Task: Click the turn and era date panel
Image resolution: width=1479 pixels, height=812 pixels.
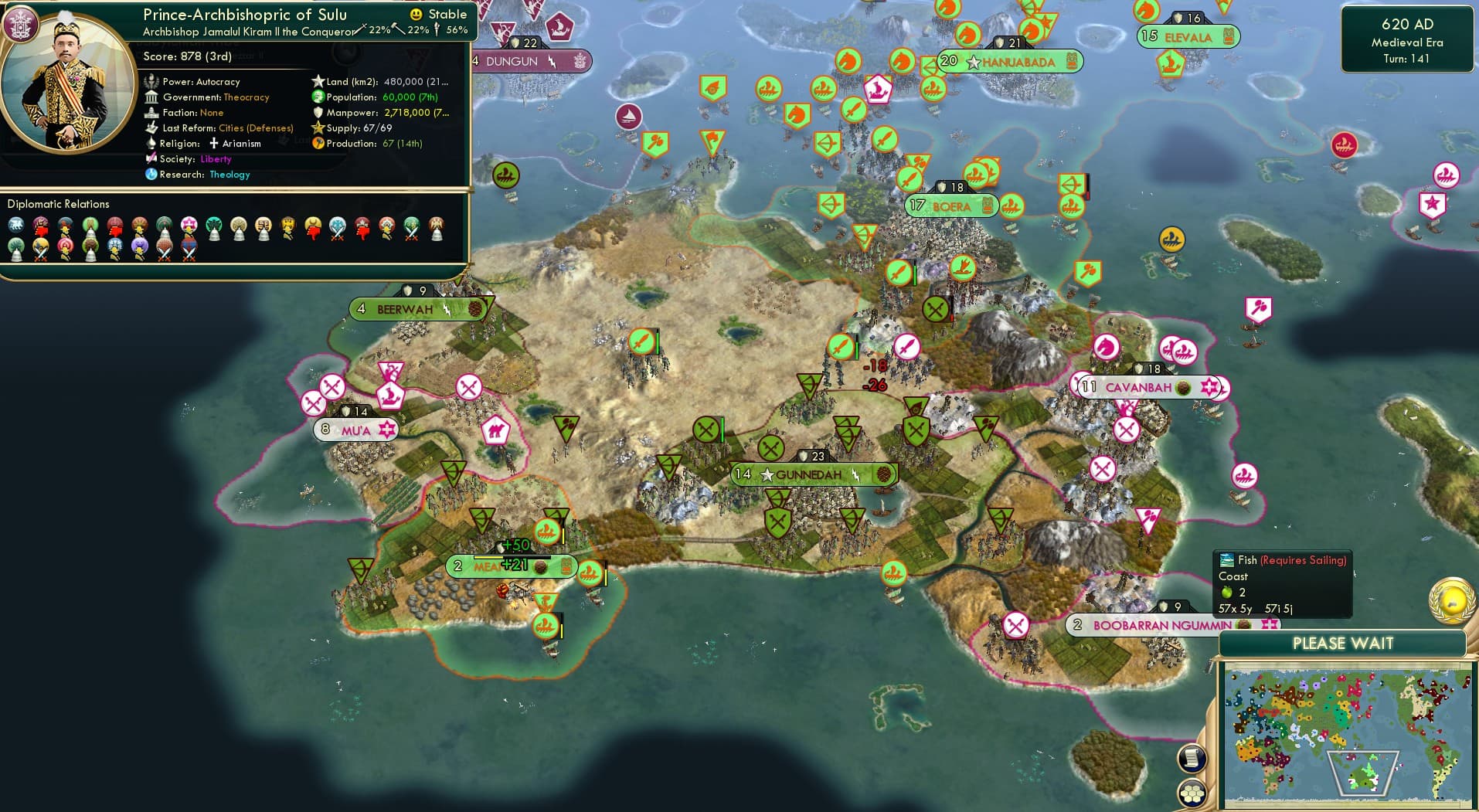Action: pos(1406,41)
